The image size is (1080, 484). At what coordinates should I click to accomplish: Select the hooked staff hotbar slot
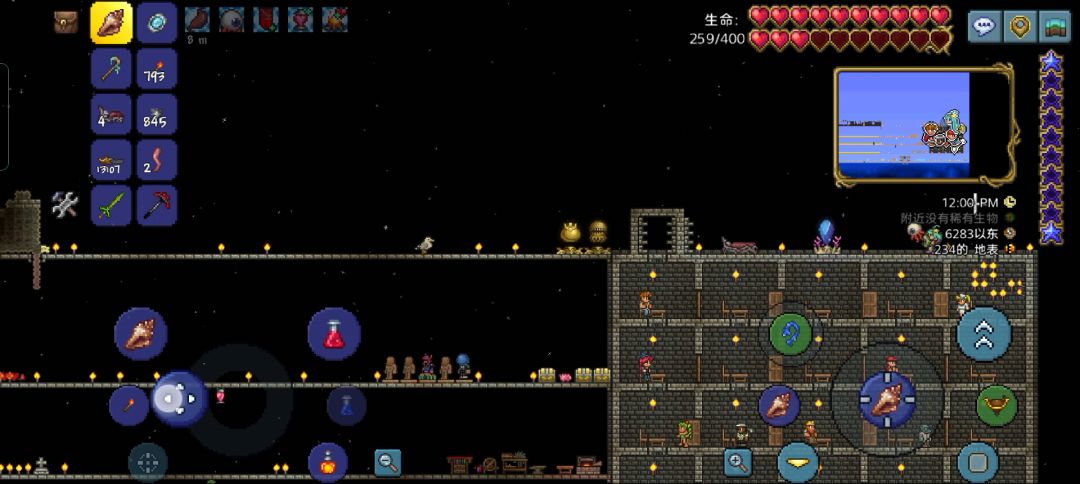pyautogui.click(x=111, y=68)
